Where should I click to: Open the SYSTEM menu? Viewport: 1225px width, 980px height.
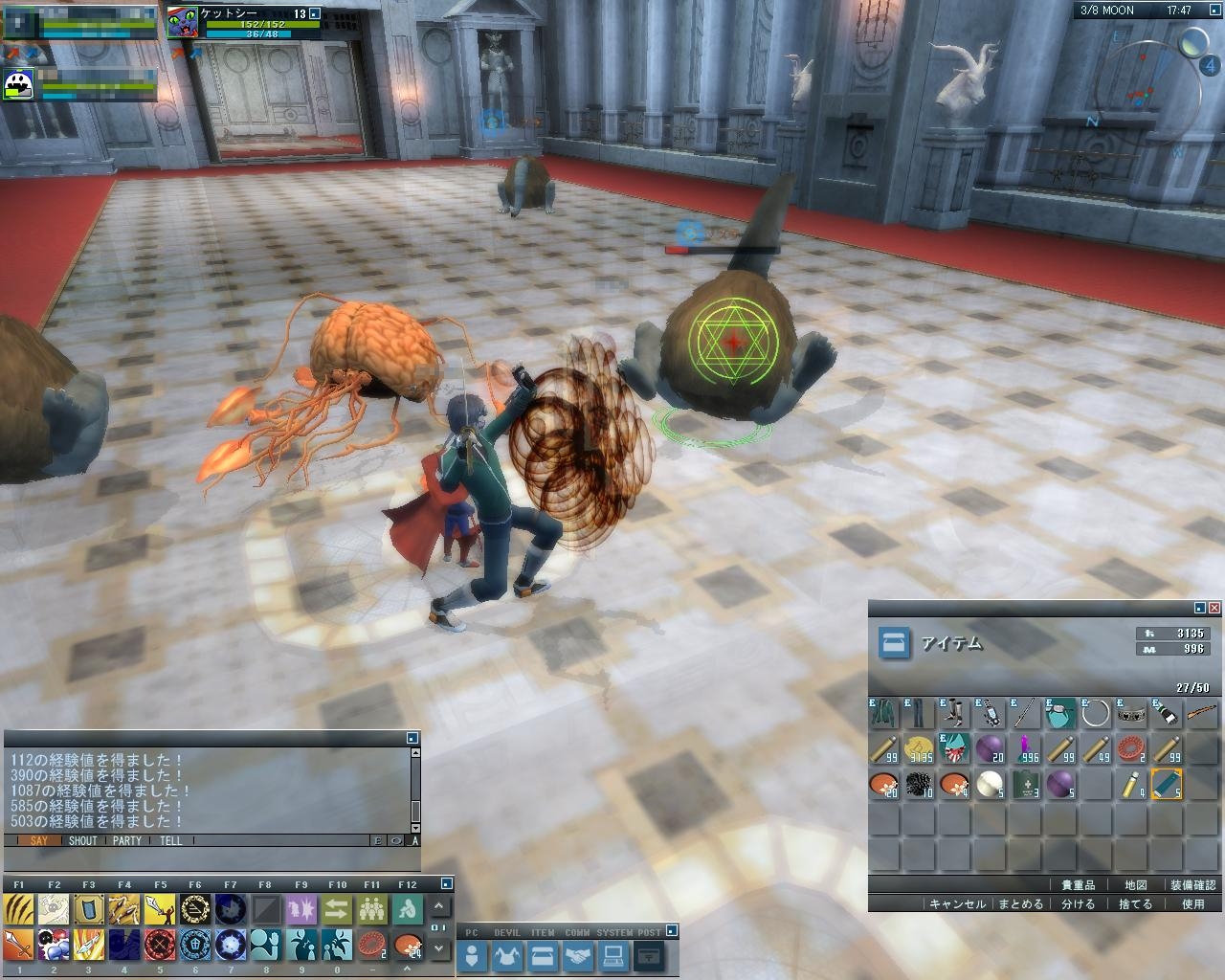[x=613, y=955]
